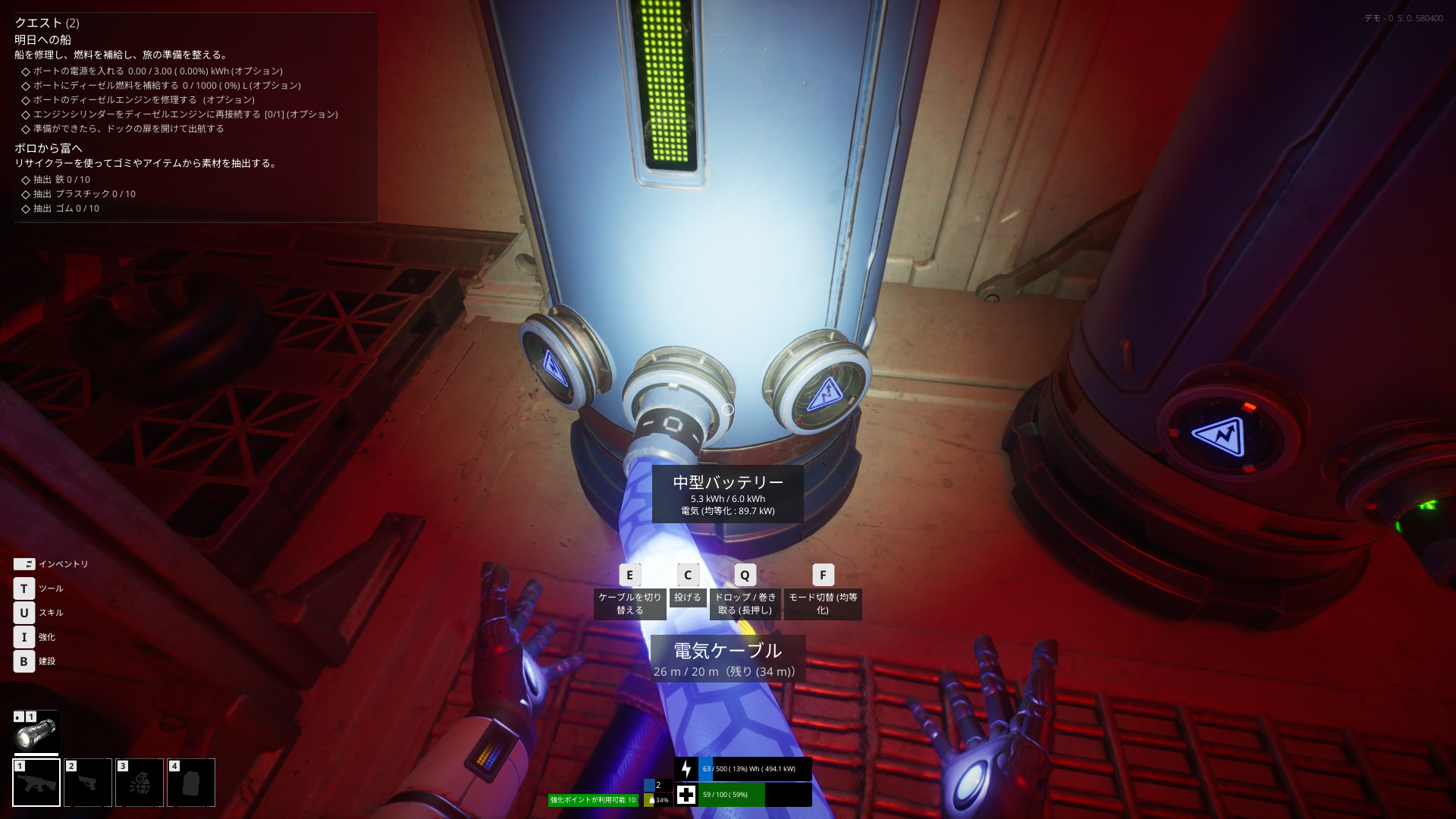Select the ボロから富へ quest entry

tap(49, 148)
